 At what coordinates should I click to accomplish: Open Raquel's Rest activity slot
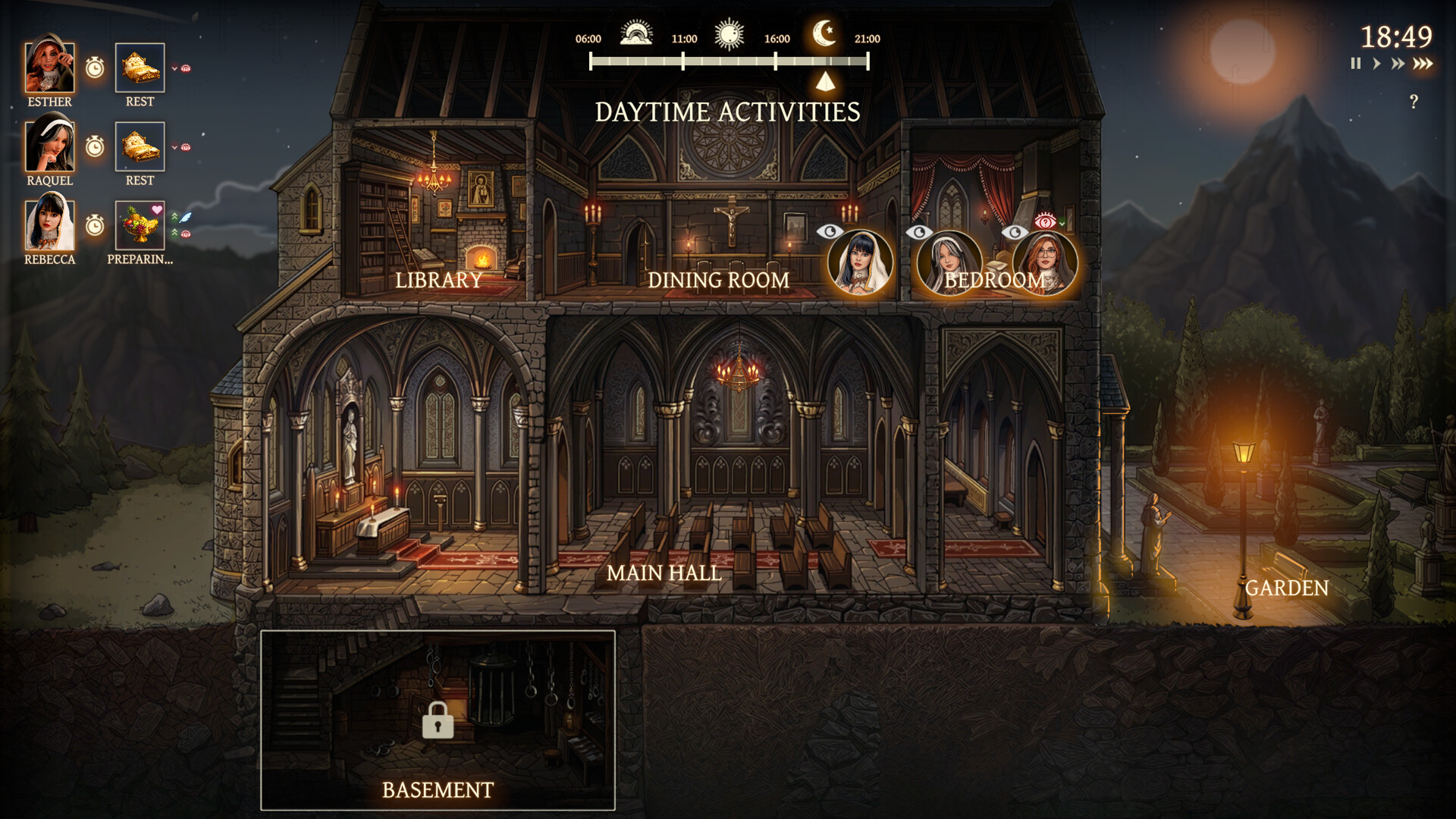pos(140,146)
